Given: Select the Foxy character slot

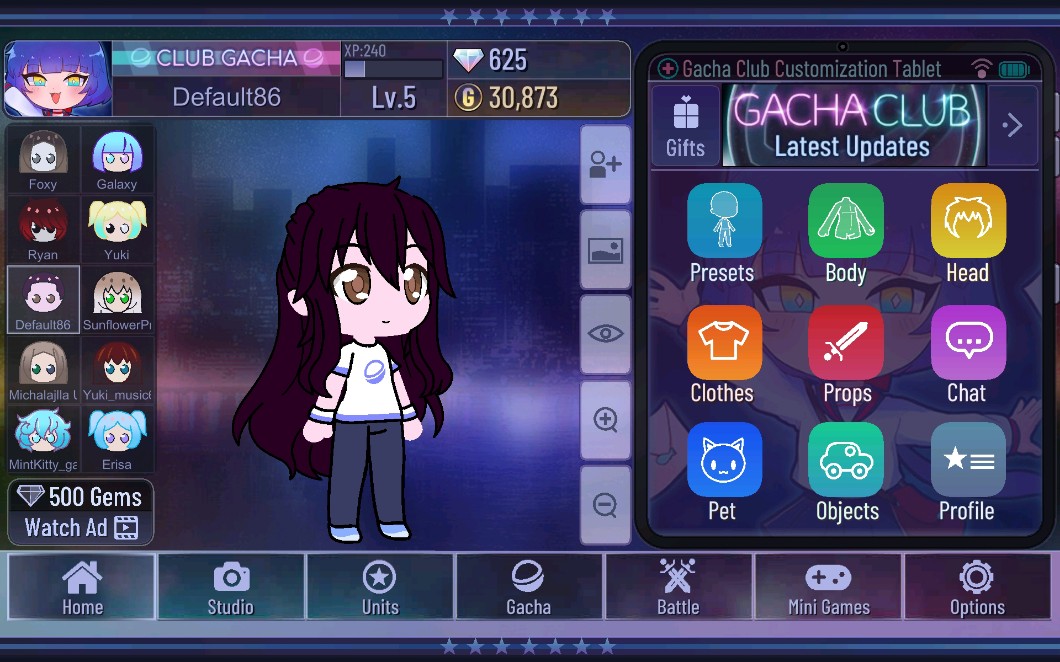Looking at the screenshot, I should coord(43,159).
